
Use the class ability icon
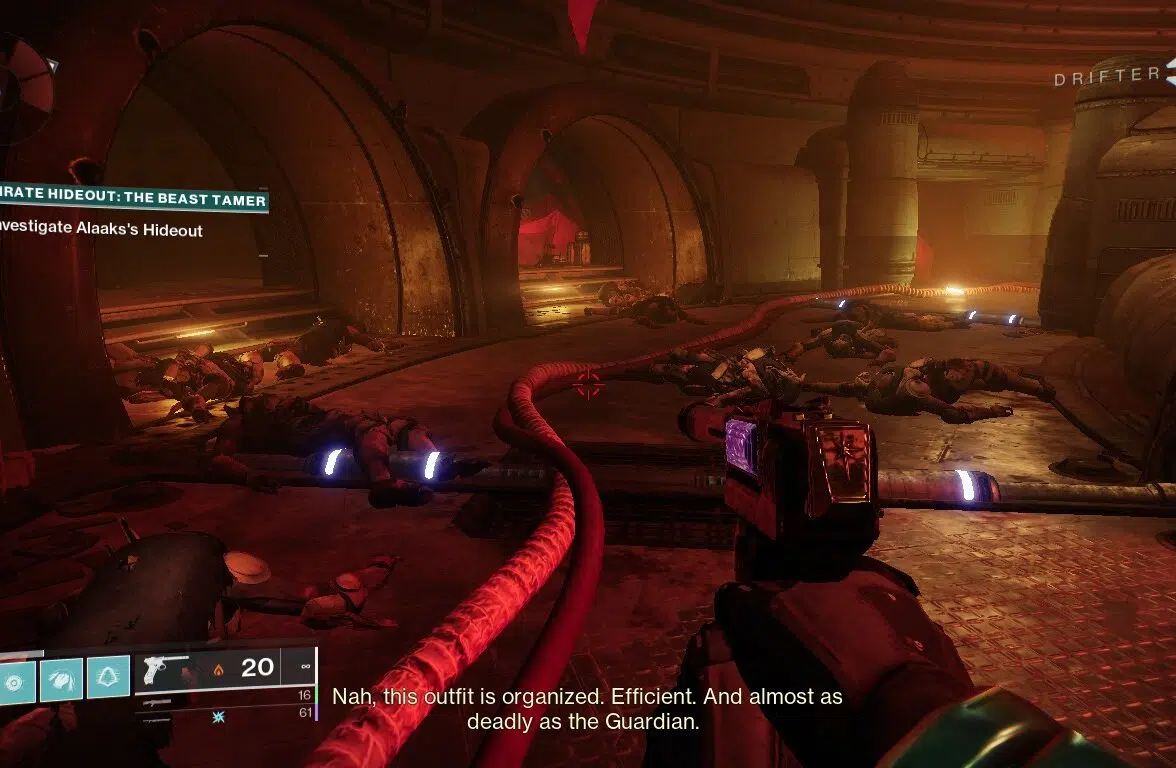(x=108, y=677)
